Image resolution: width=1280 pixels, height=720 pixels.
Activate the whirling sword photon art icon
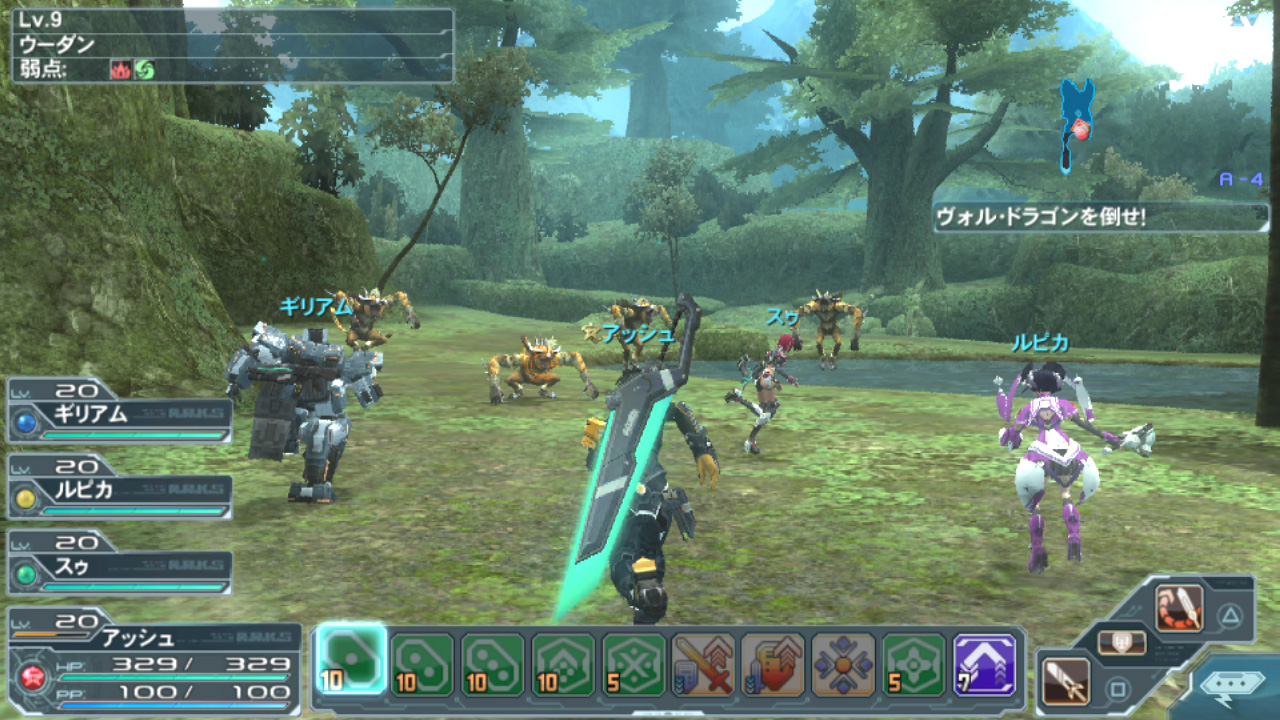point(1179,609)
